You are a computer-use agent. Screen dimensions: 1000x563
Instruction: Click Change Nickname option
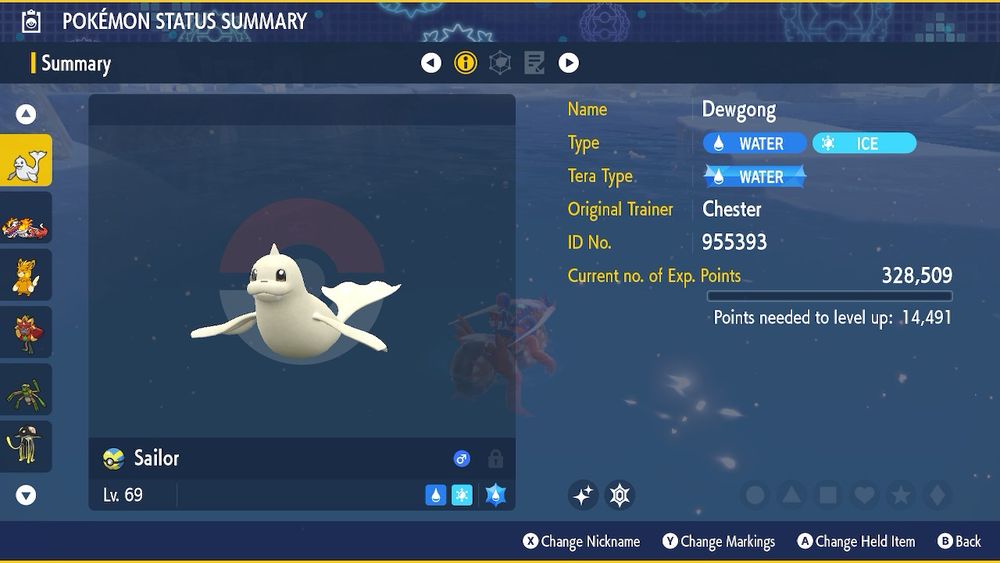pyautogui.click(x=582, y=541)
